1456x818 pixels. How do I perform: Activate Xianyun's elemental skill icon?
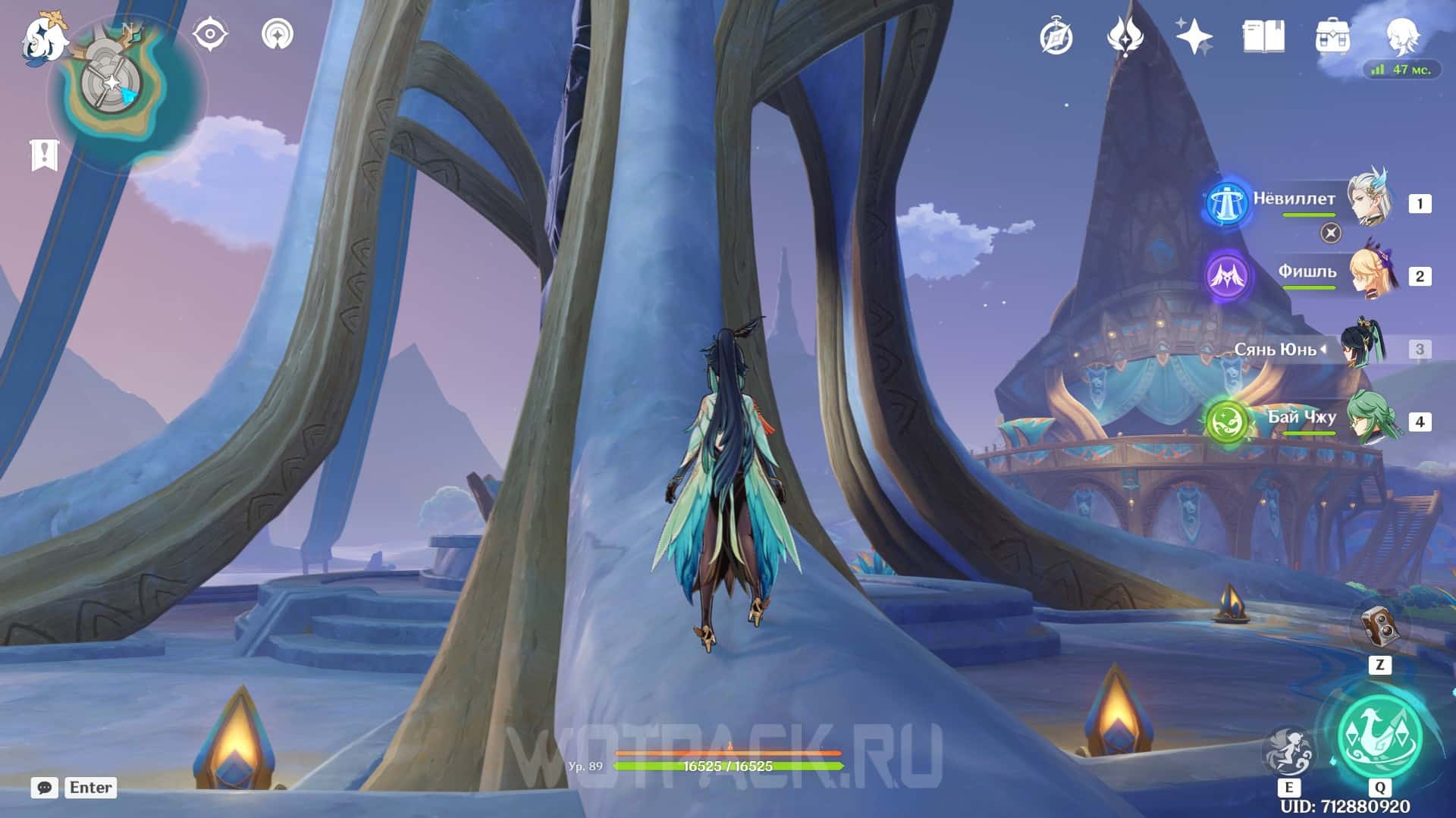pos(1288,751)
